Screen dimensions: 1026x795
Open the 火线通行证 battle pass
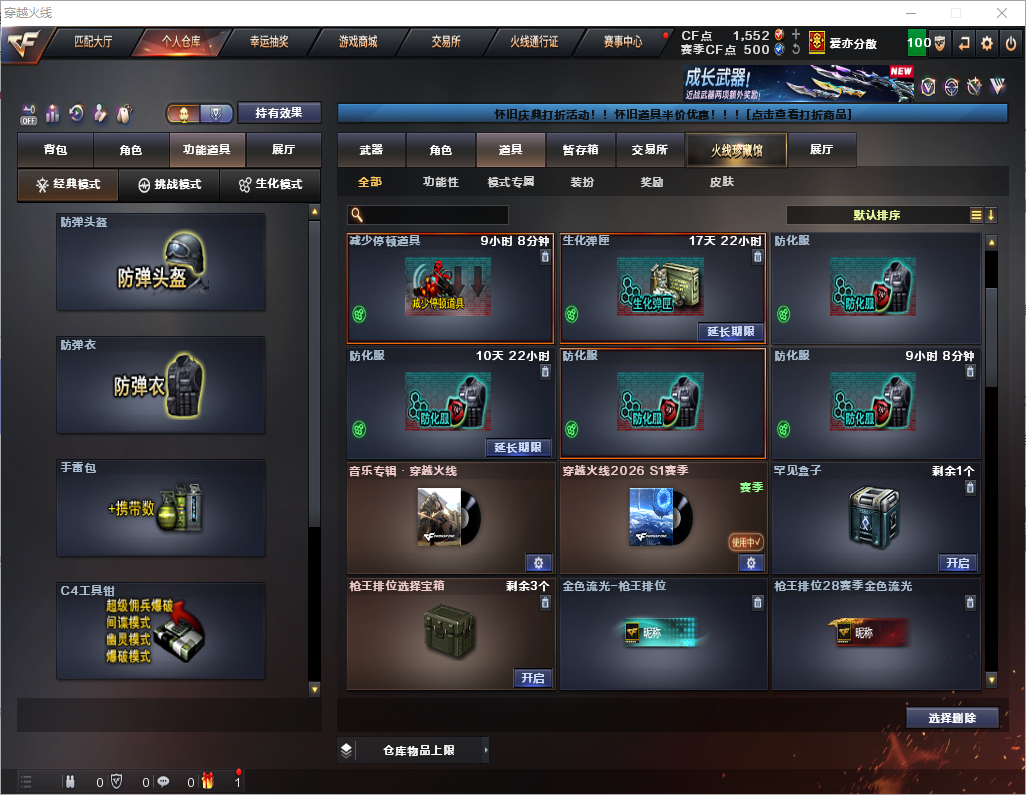click(x=534, y=42)
